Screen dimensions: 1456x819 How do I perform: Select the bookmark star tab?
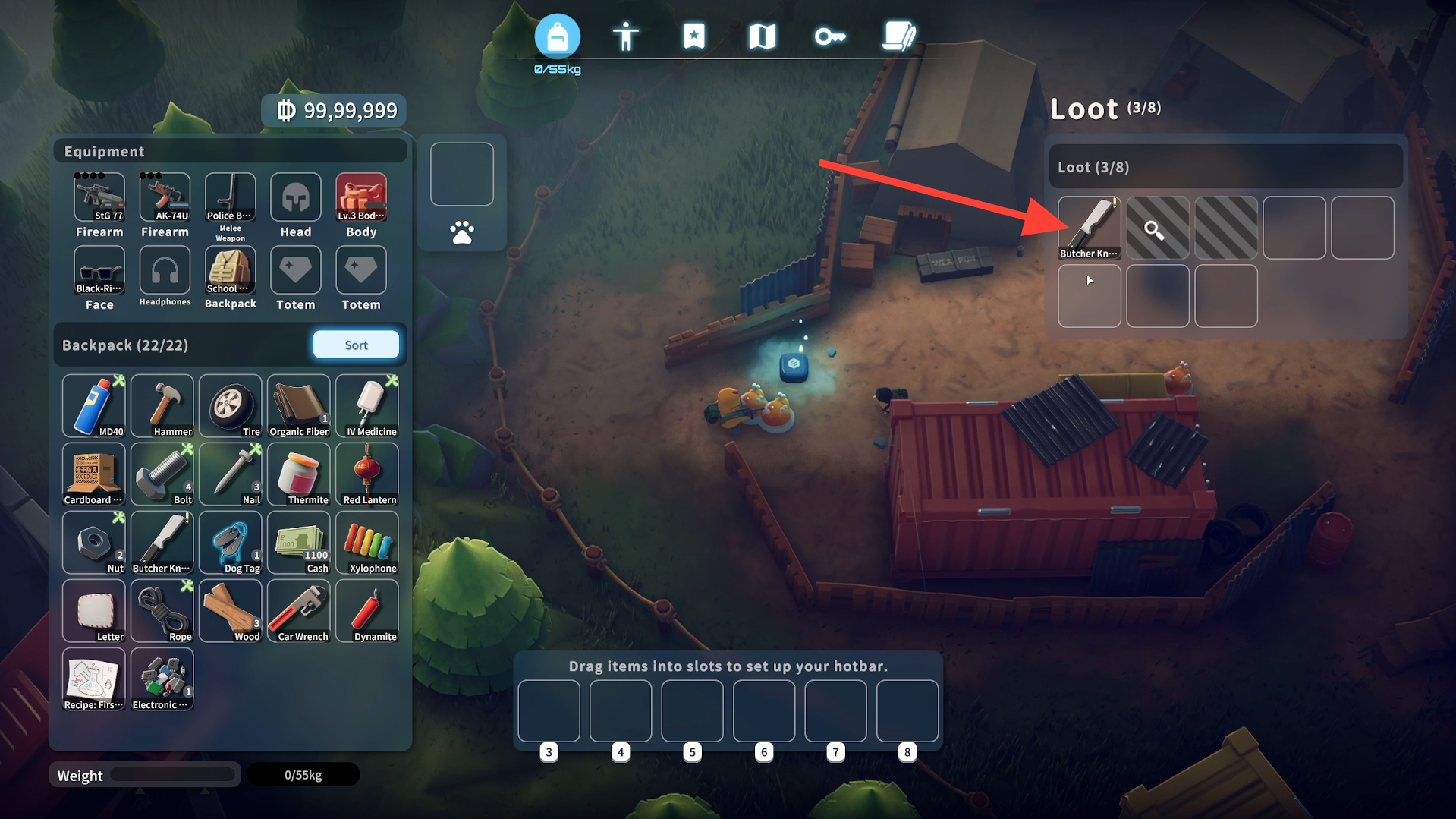click(693, 36)
